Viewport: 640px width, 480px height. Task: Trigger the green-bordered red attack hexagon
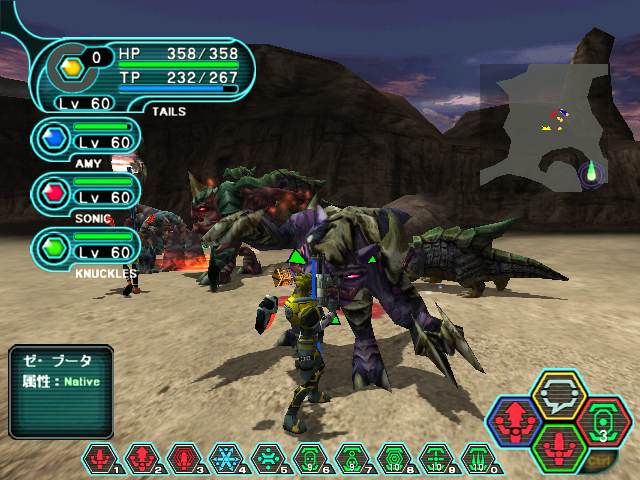point(560,448)
